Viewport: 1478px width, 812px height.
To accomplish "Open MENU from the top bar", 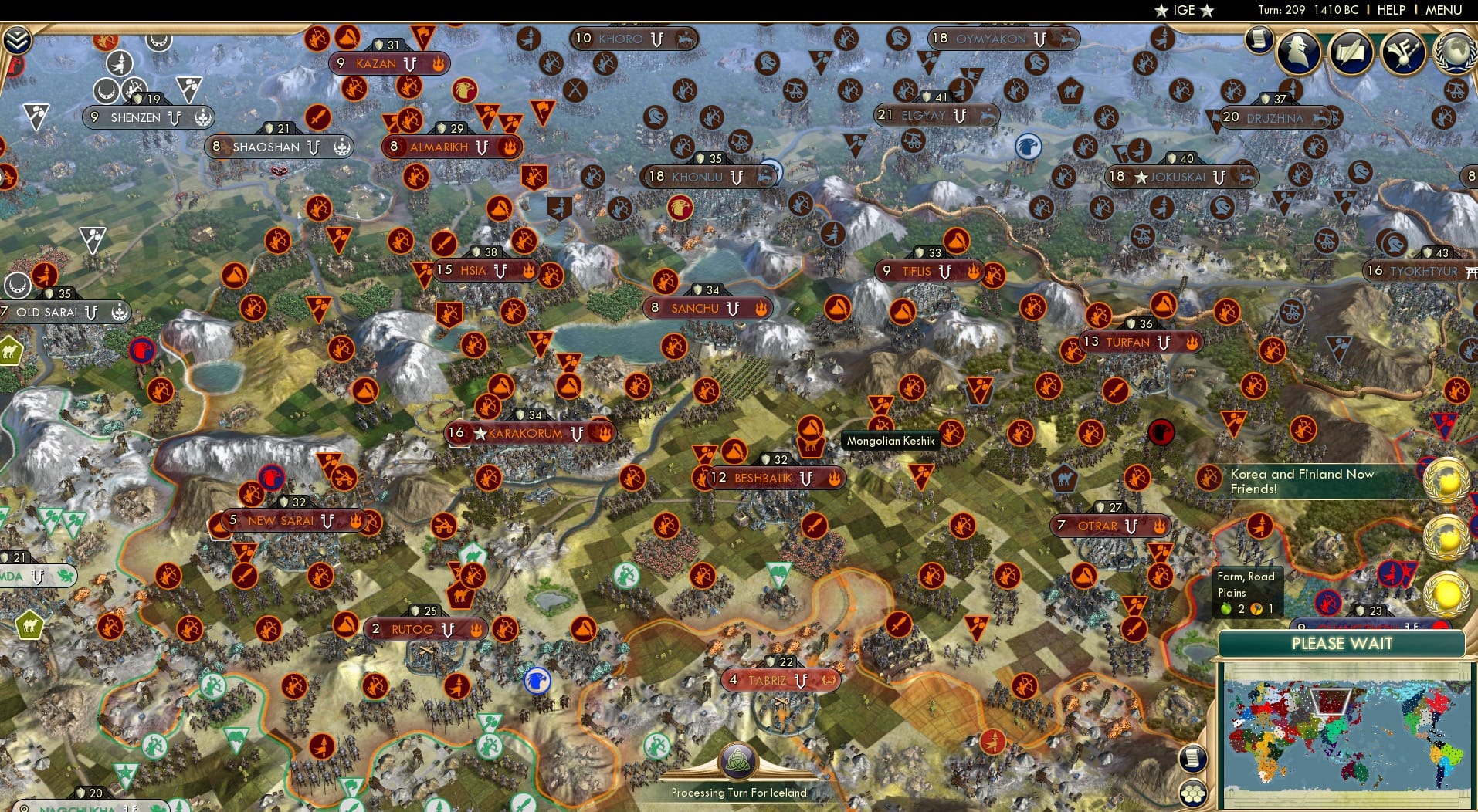I will [x=1443, y=10].
